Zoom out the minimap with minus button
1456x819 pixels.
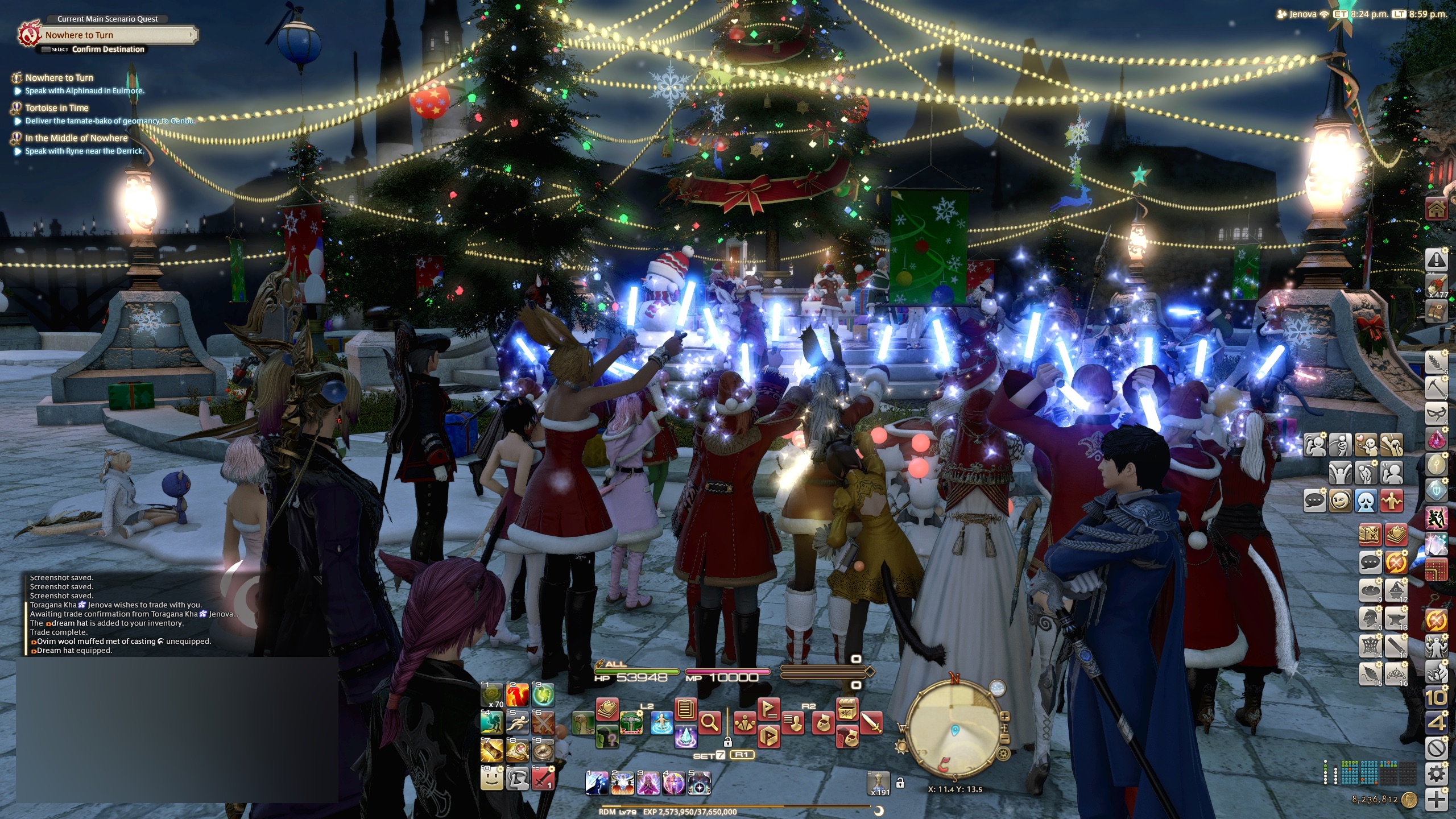coord(1004,740)
